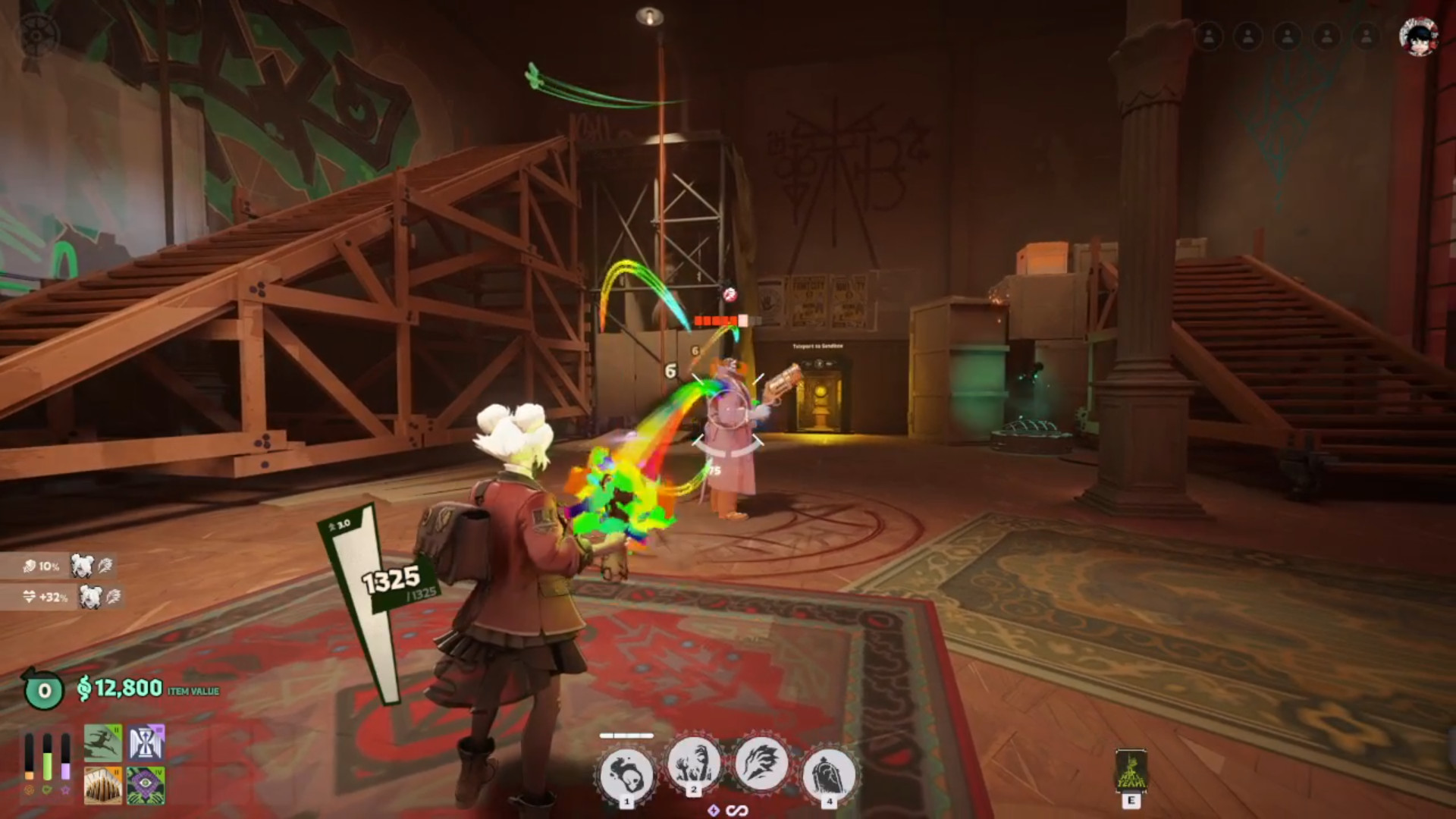Screen dimensions: 1456x819
Task: Open the spike trap item slot
Action: click(103, 785)
